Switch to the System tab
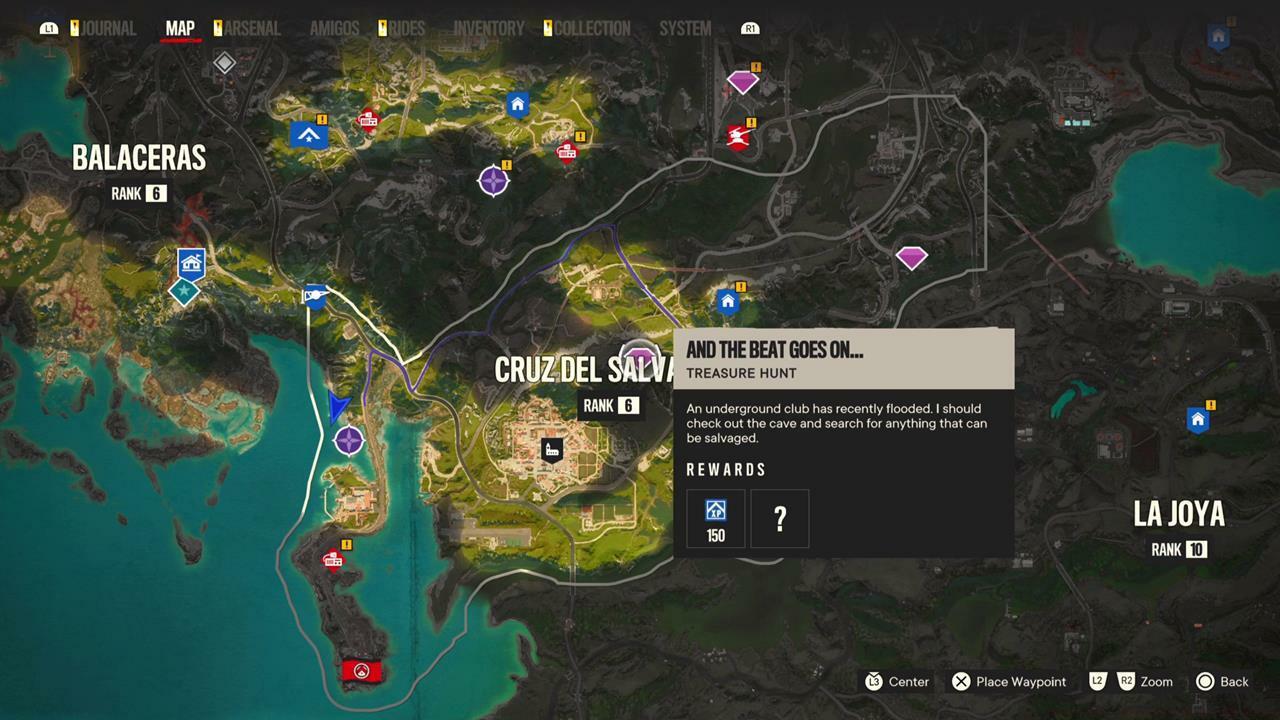The height and width of the screenshot is (720, 1280). 685,29
